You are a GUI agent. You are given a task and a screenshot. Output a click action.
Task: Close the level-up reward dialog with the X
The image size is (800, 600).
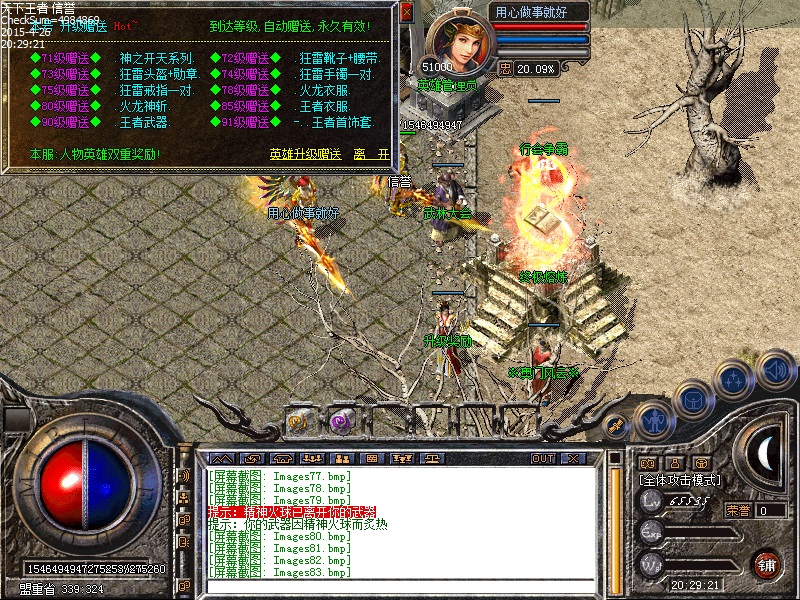[x=406, y=13]
